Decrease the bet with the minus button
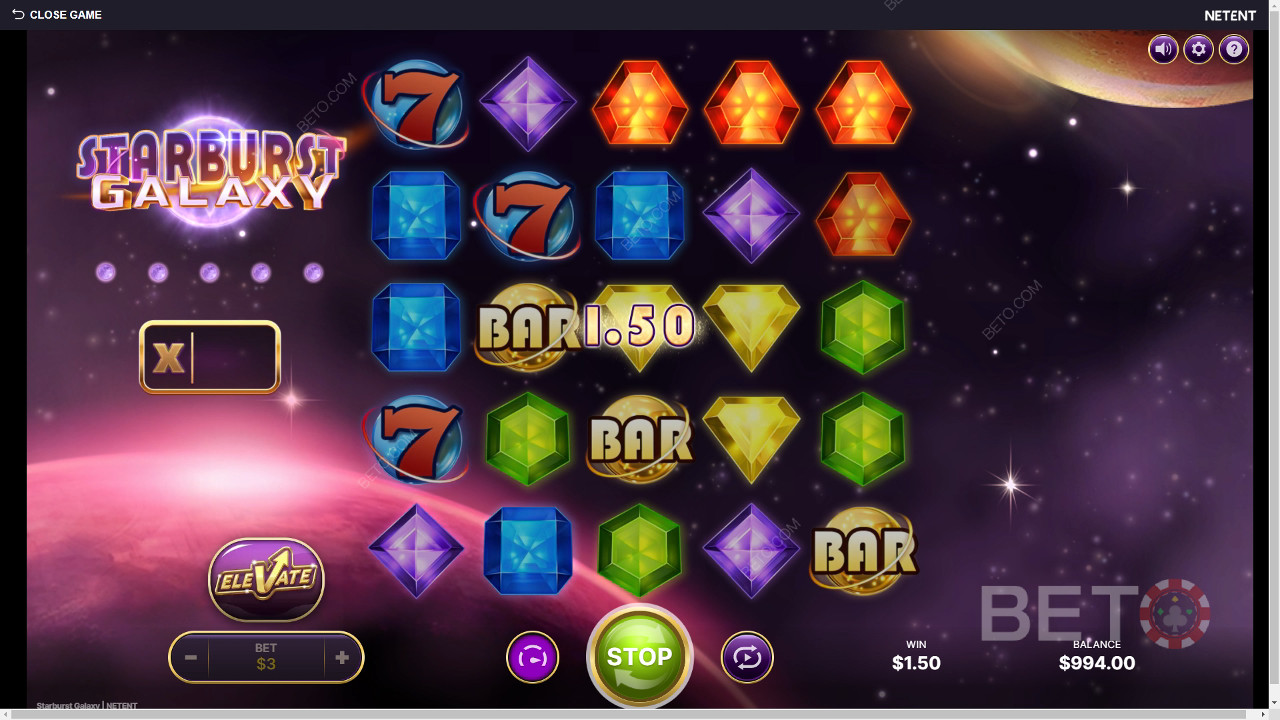The height and width of the screenshot is (720, 1280). pos(191,658)
